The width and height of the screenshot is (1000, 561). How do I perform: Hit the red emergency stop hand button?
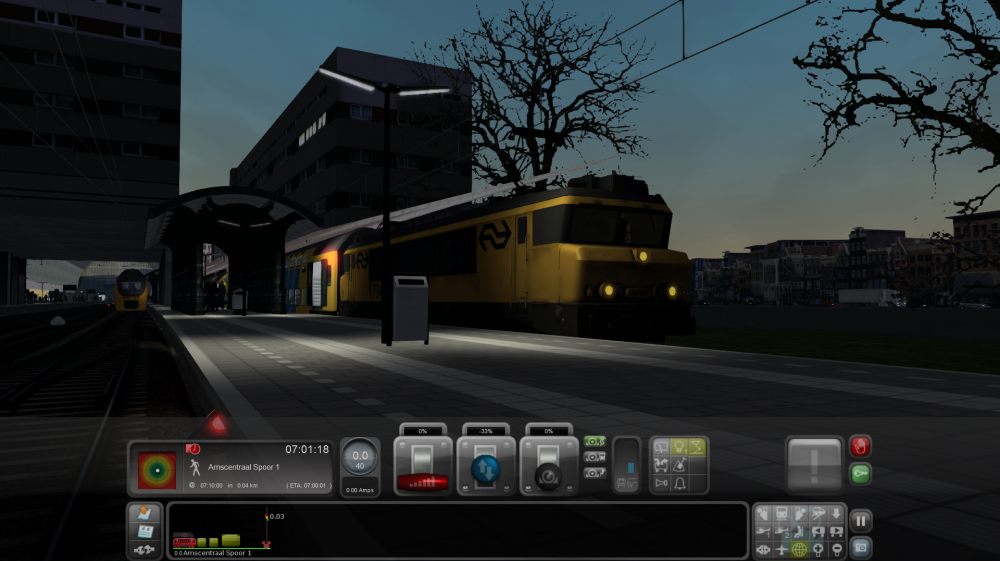[x=859, y=447]
